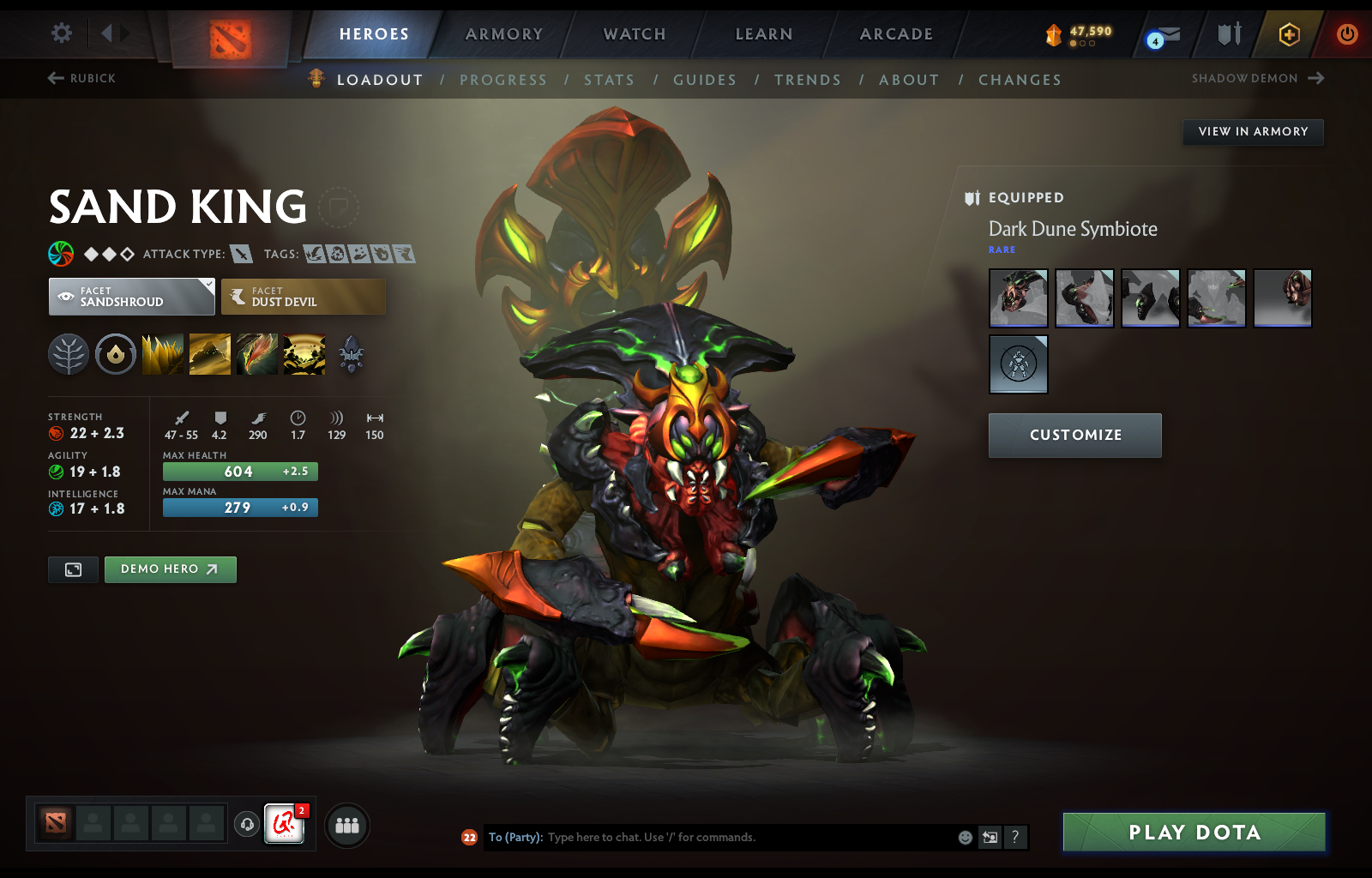The height and width of the screenshot is (878, 1372).
Task: Select the first Dark Dune Symbiote item thumbnail
Action: click(1018, 298)
